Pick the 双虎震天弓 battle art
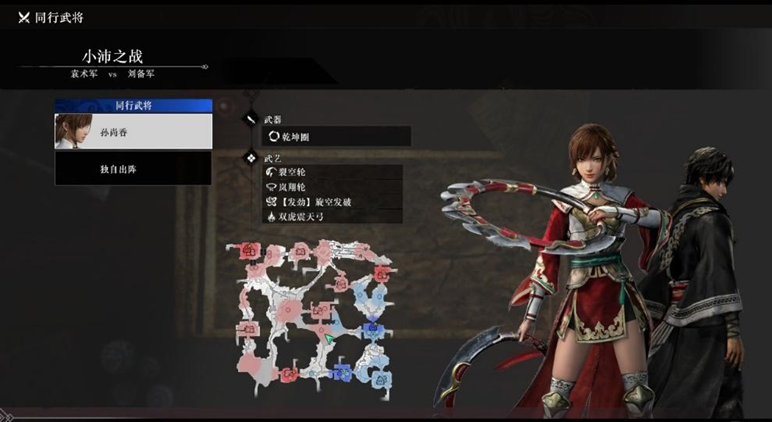Image resolution: width=772 pixels, height=422 pixels. pyautogui.click(x=332, y=215)
